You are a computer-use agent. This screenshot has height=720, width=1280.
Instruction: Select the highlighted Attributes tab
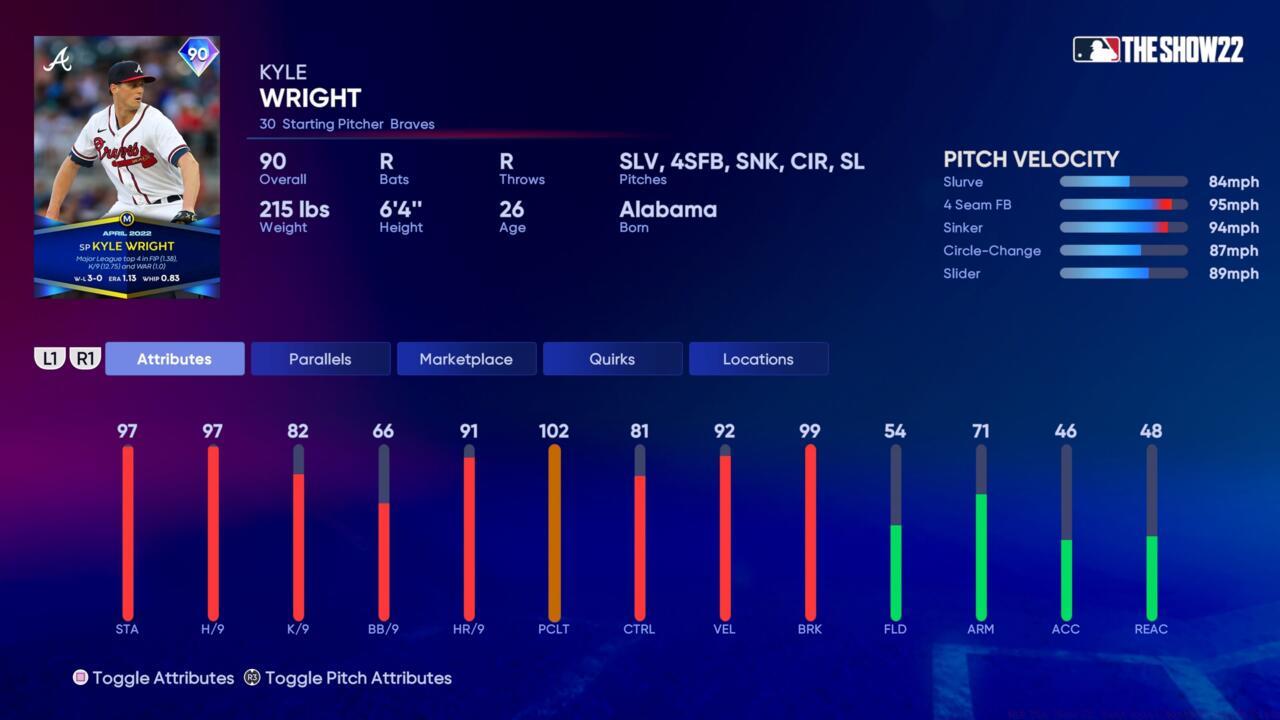(x=174, y=358)
